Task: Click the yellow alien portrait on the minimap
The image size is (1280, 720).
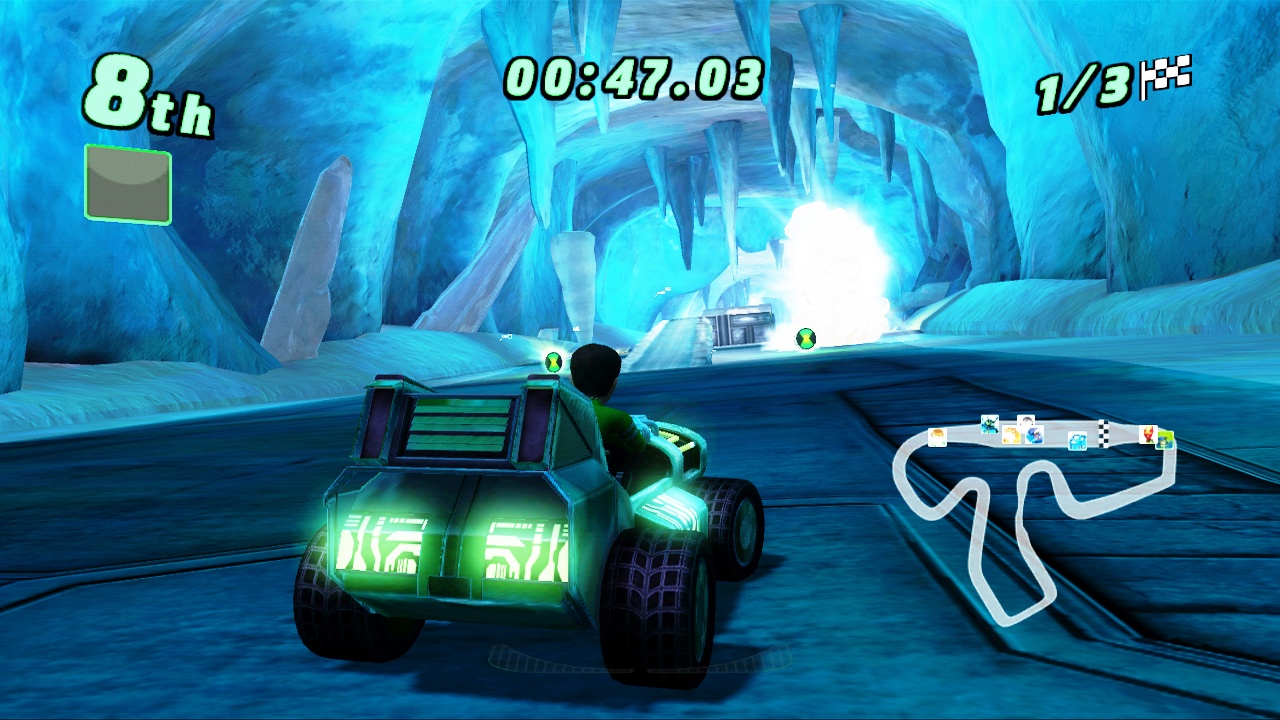Action: point(1011,434)
